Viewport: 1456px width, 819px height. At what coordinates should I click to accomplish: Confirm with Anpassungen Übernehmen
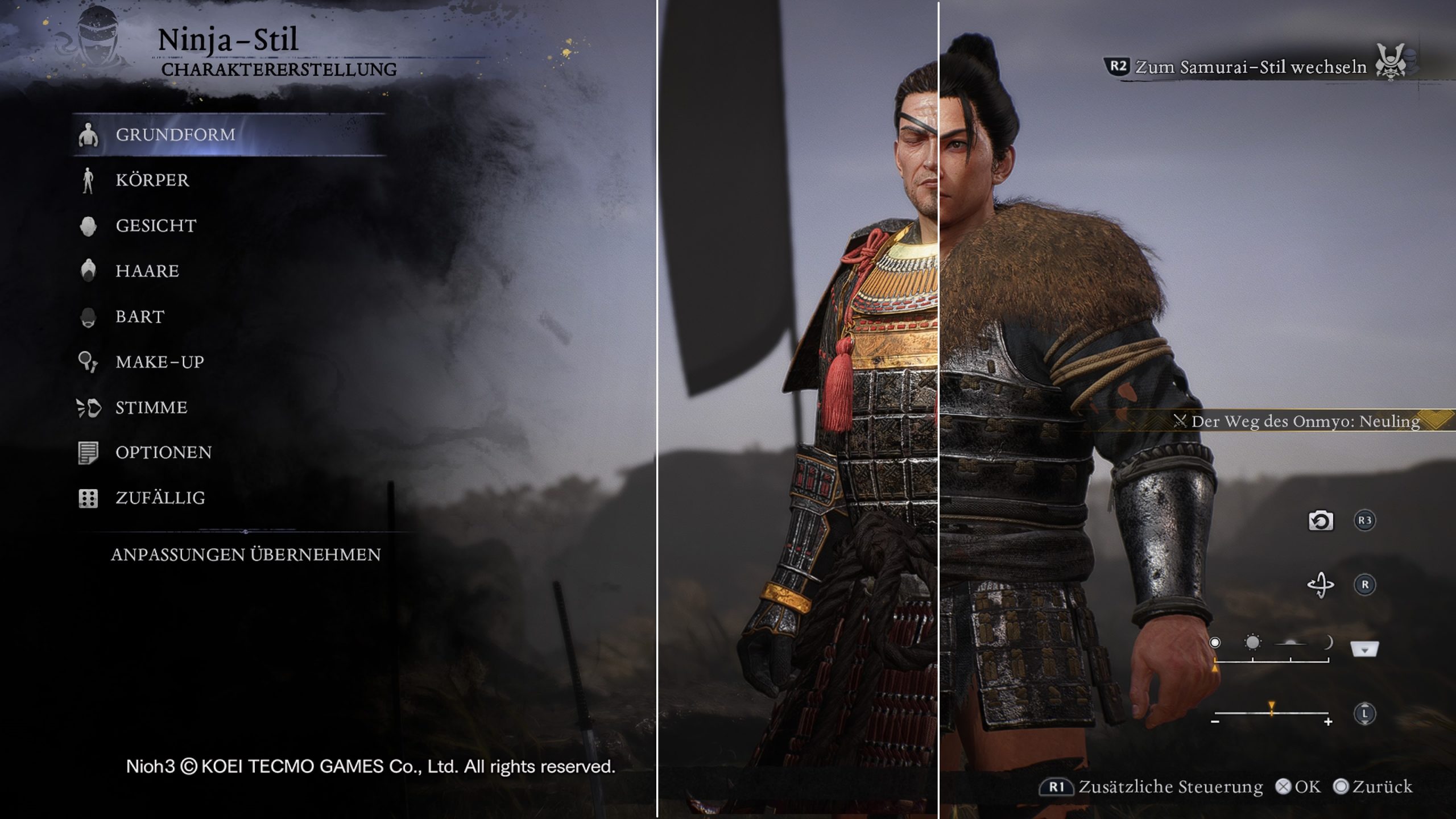point(246,555)
